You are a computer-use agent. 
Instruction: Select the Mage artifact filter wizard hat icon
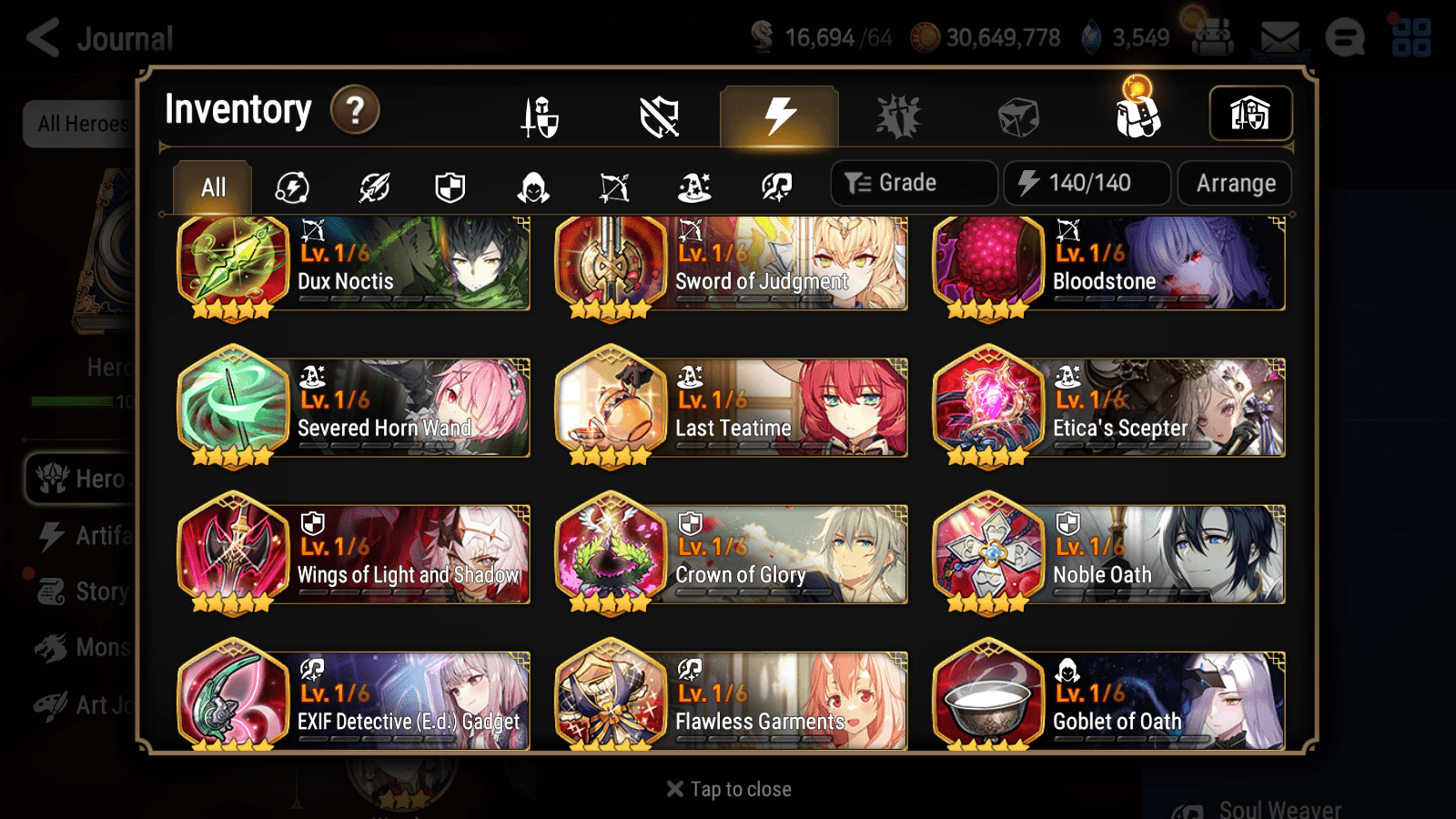coord(693,186)
